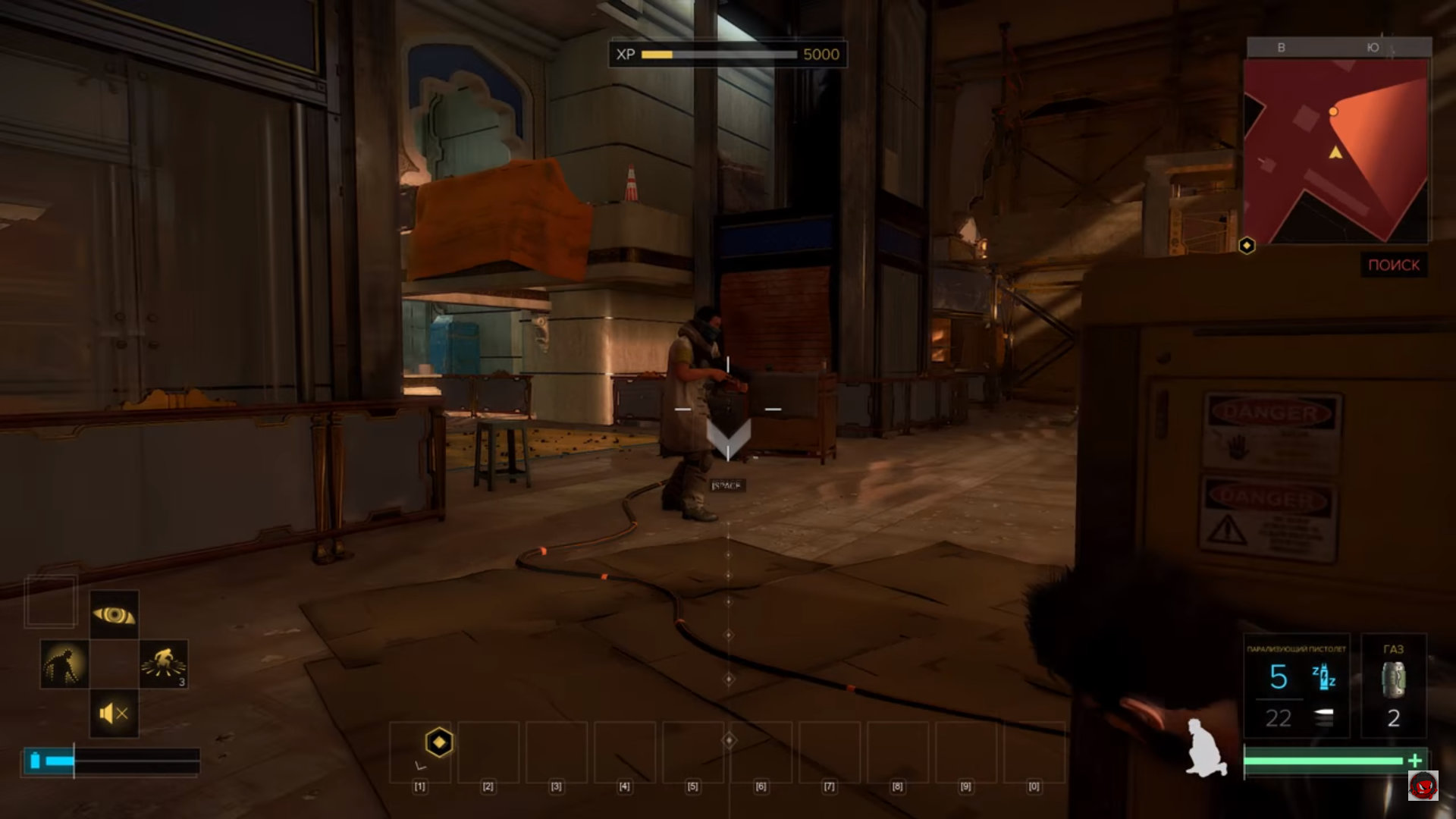Open the red minimap
This screenshot has width=1456, height=819.
(x=1336, y=151)
